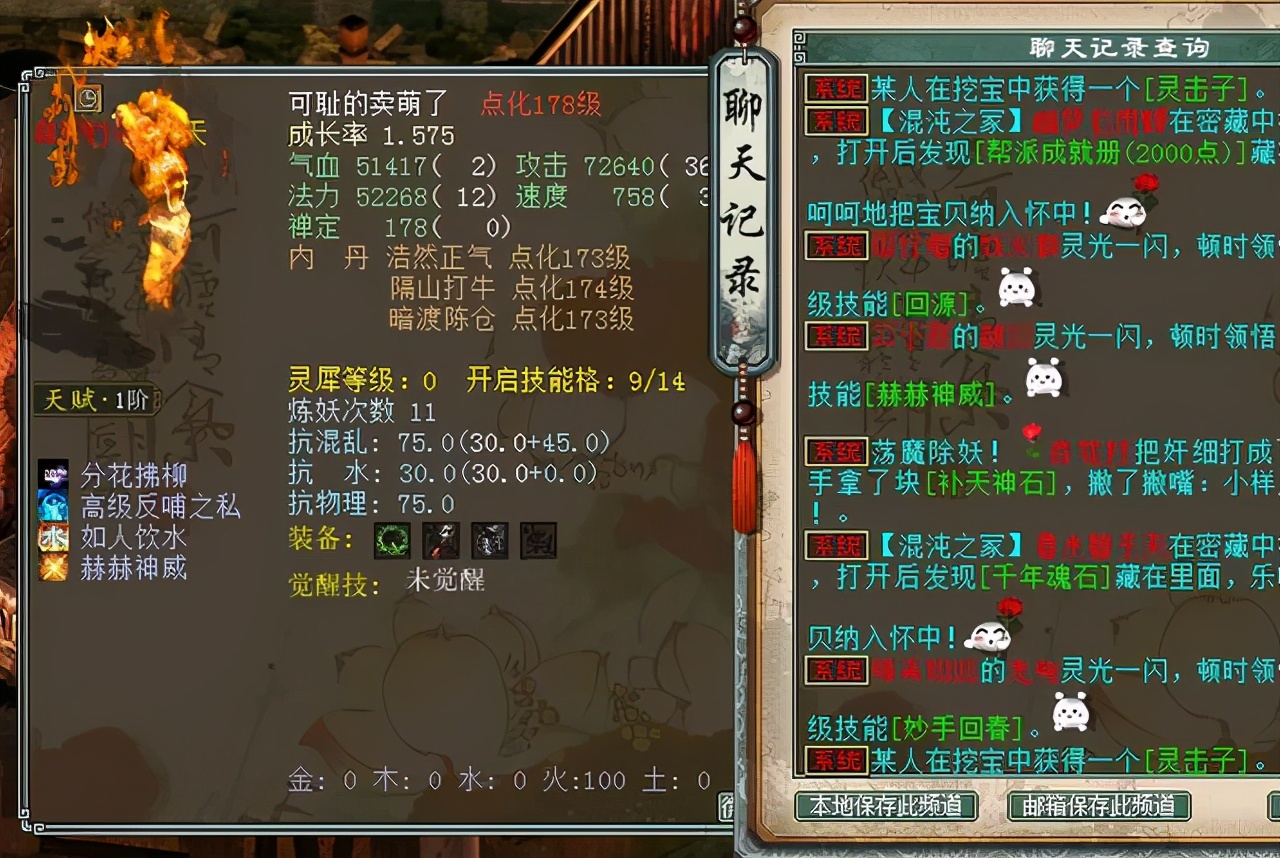
Task: Inspect the second 装备 equipment icon
Action: [441, 539]
